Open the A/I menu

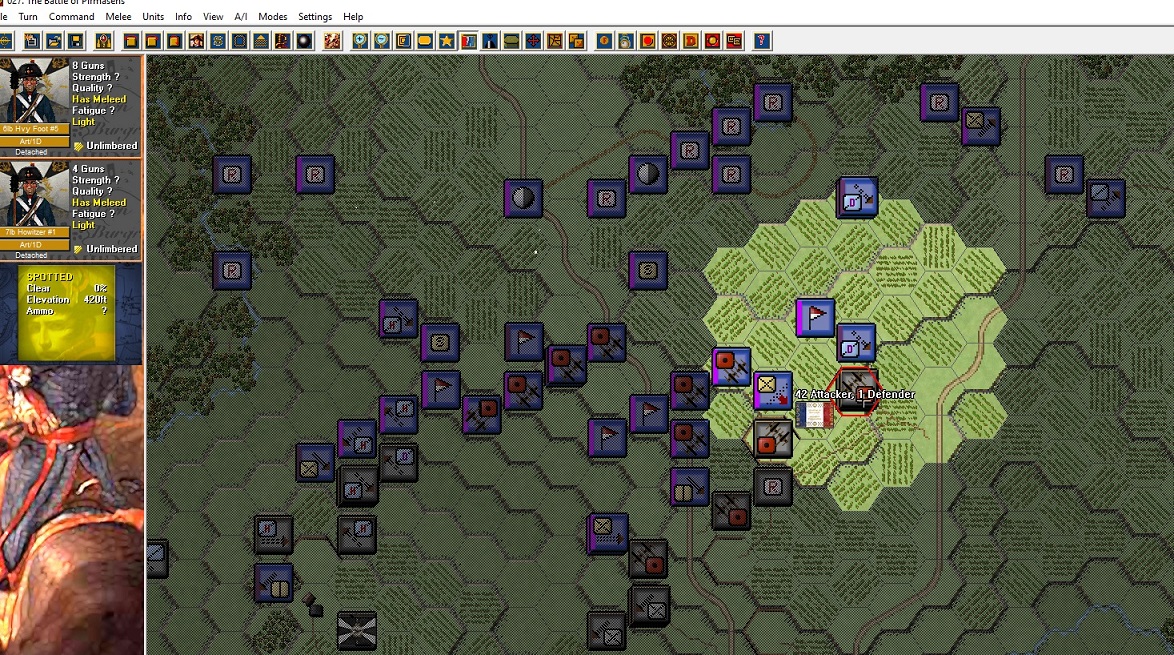pyautogui.click(x=241, y=17)
